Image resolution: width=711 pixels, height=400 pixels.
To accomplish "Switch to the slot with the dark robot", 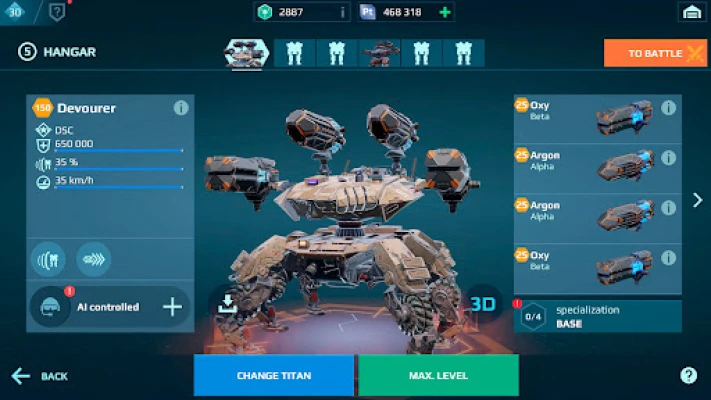I will (379, 53).
